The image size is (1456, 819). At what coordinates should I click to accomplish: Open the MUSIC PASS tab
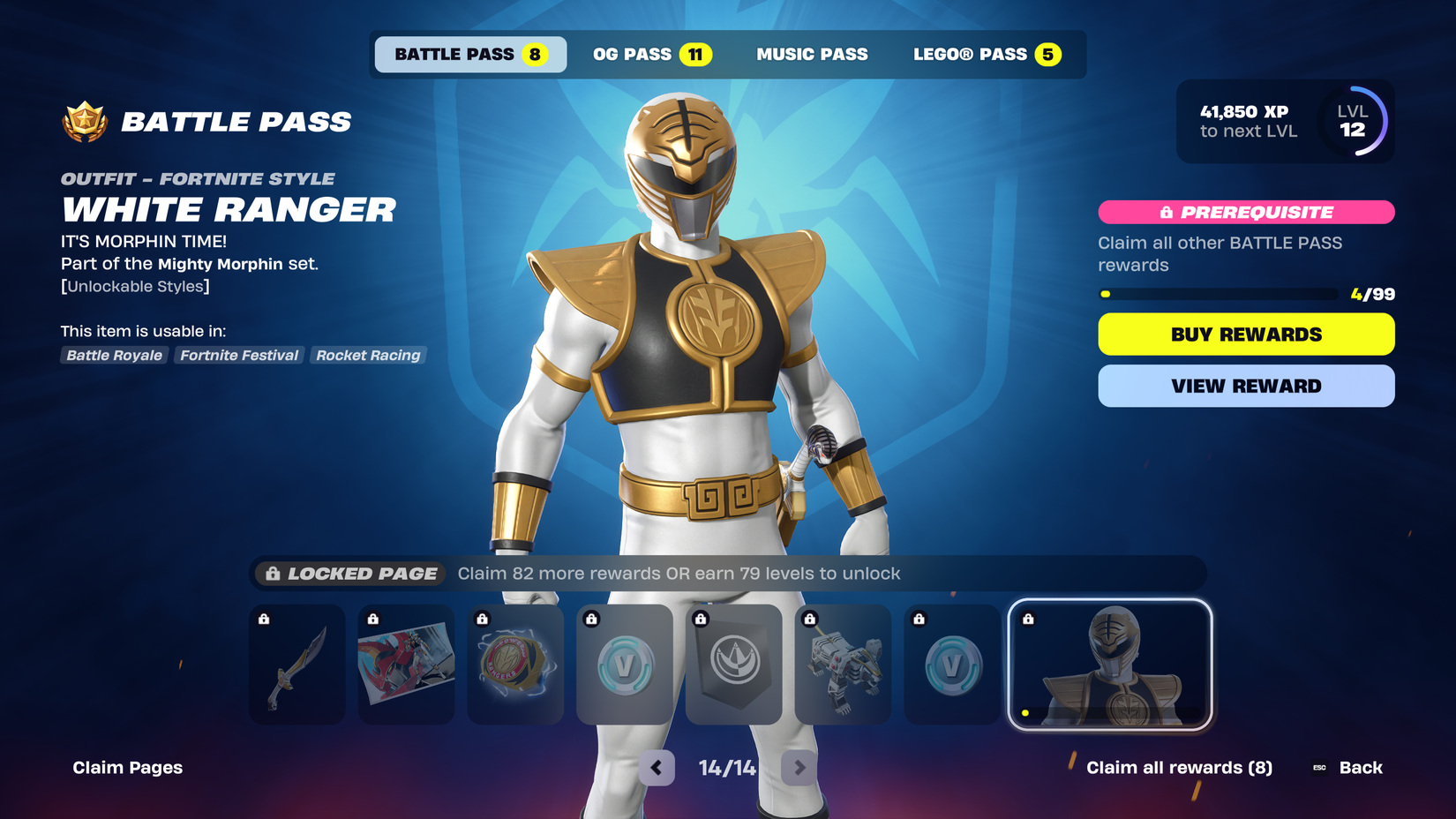(813, 54)
